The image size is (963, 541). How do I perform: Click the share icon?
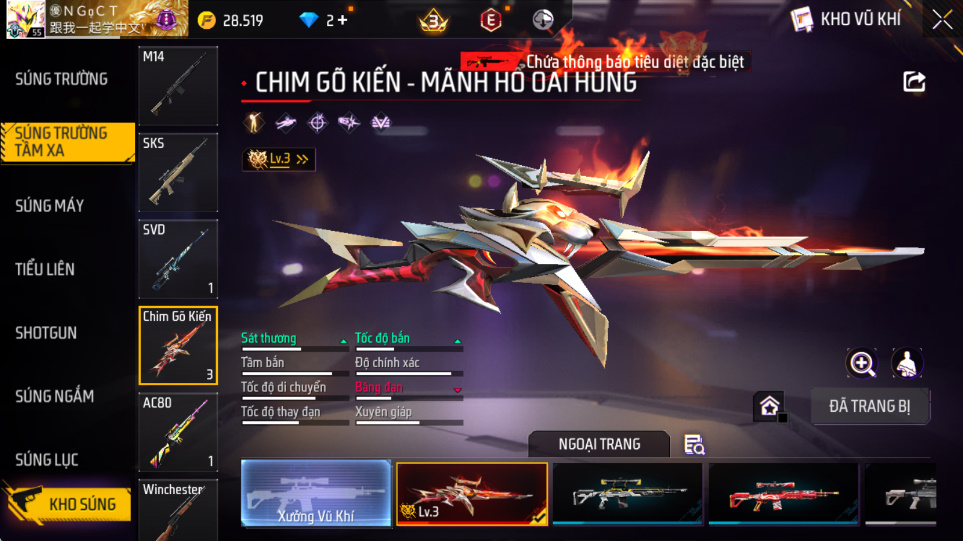coord(914,82)
